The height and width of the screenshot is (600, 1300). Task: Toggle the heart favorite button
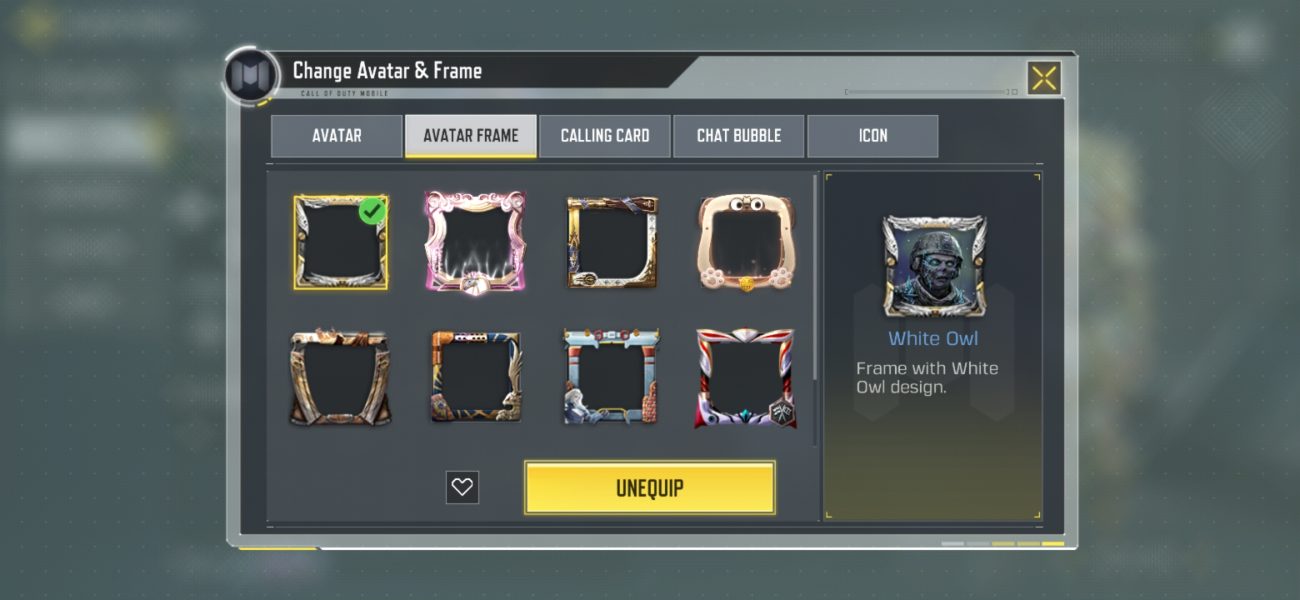(x=462, y=487)
